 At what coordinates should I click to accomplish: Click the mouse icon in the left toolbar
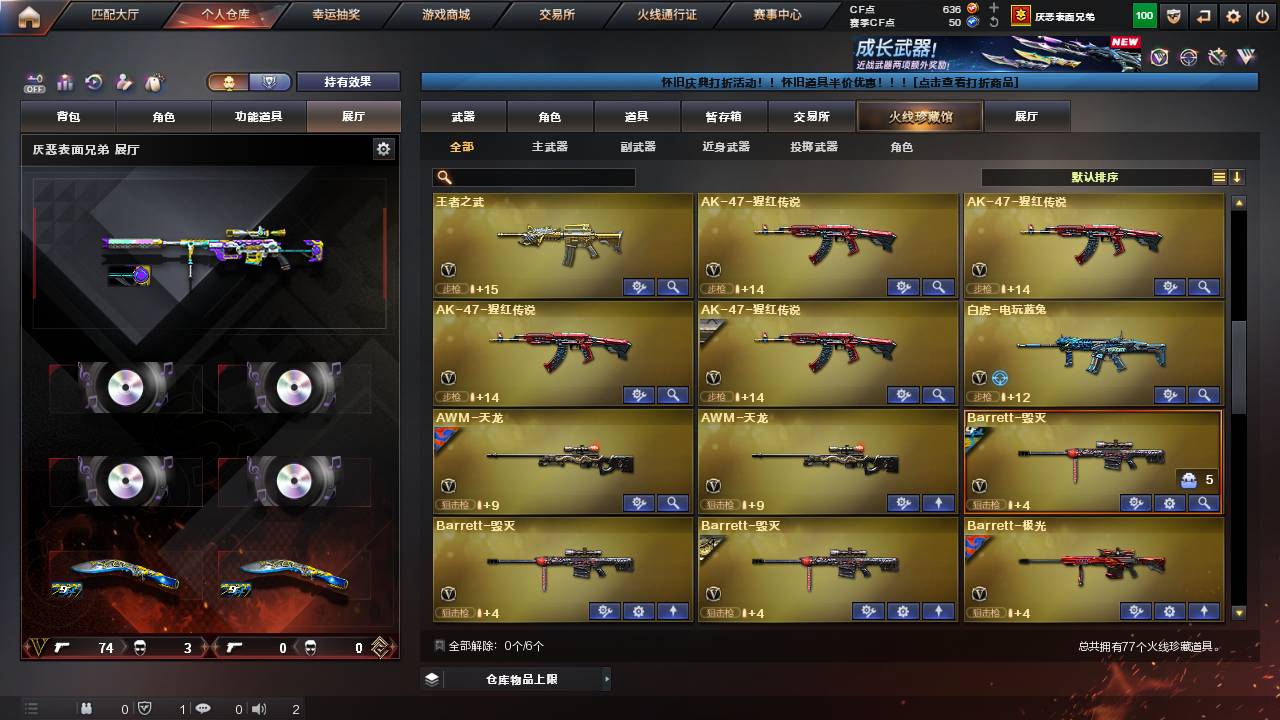coord(152,80)
